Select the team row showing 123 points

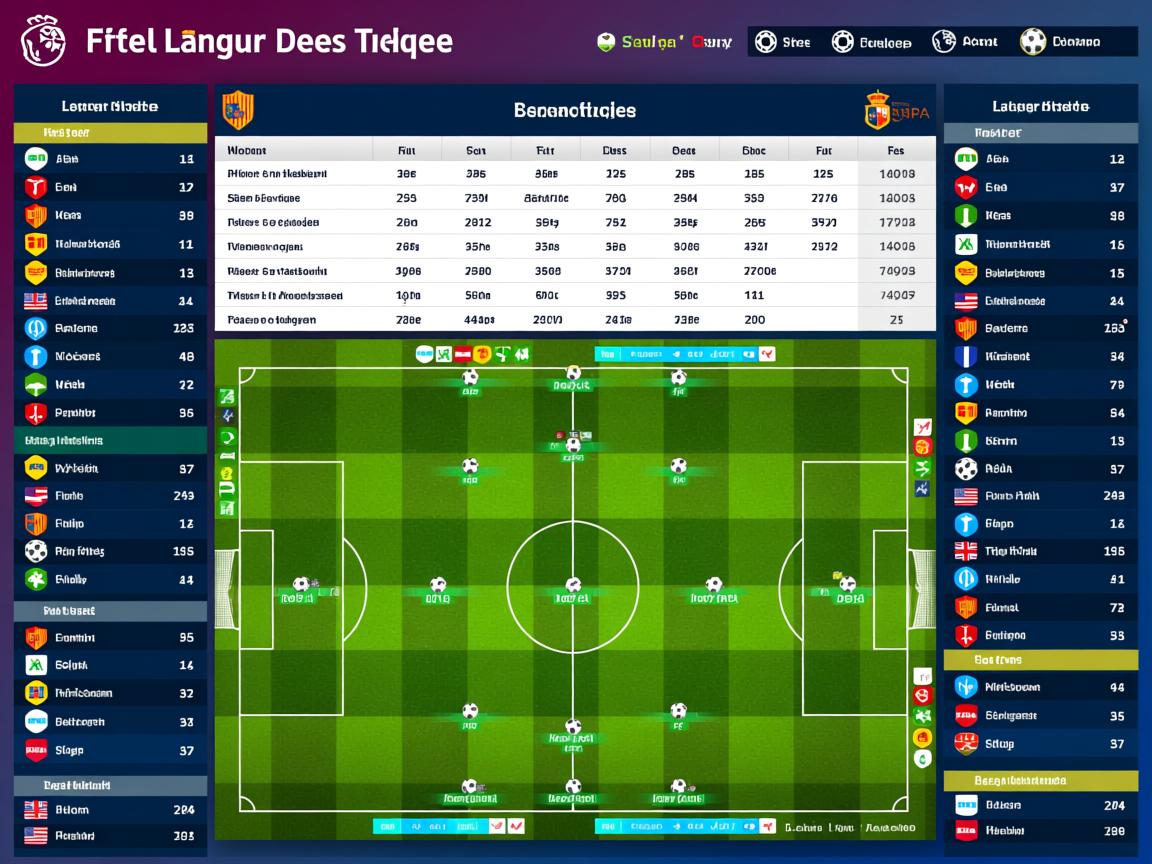tap(110, 328)
